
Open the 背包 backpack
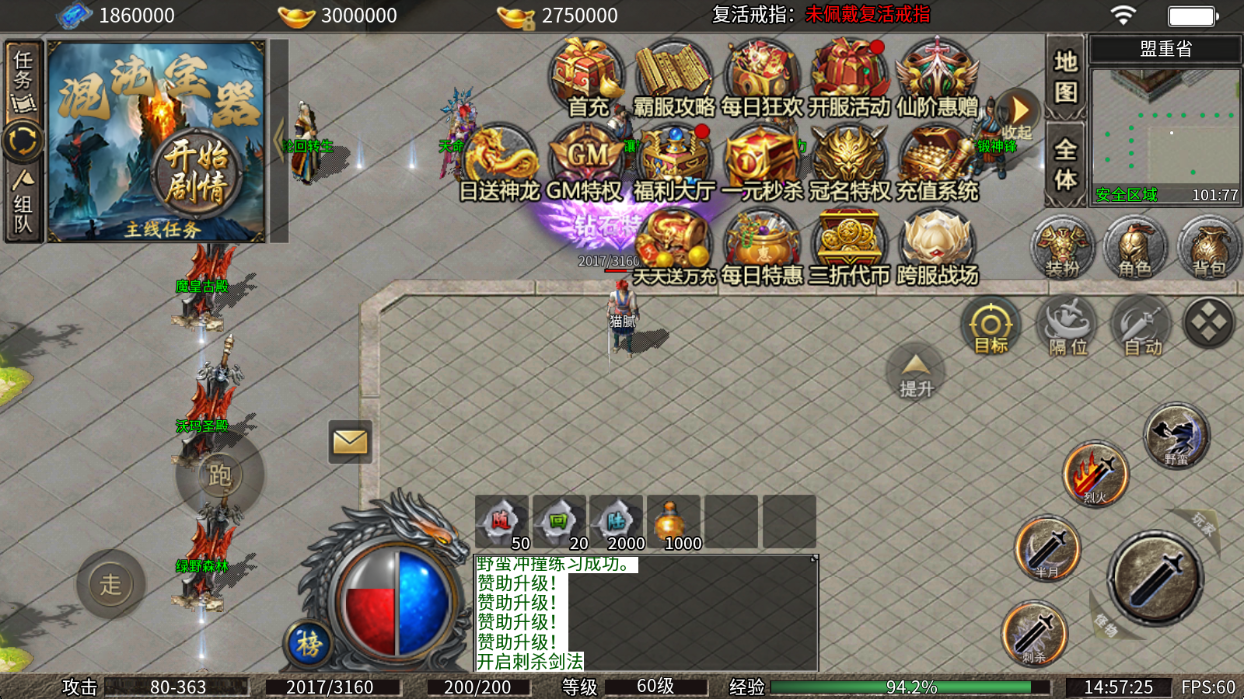click(x=1209, y=247)
